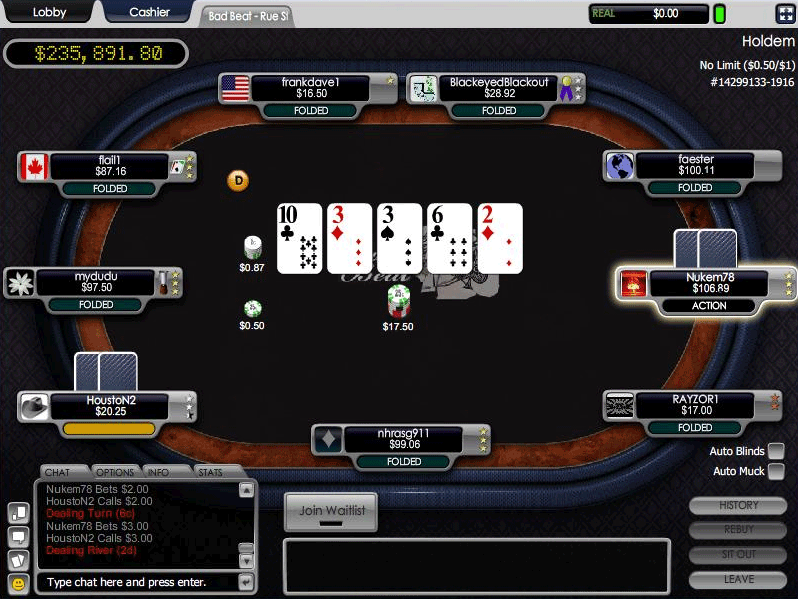The height and width of the screenshot is (599, 798).
Task: Send chat with the enter arrow button
Action: coord(246,582)
